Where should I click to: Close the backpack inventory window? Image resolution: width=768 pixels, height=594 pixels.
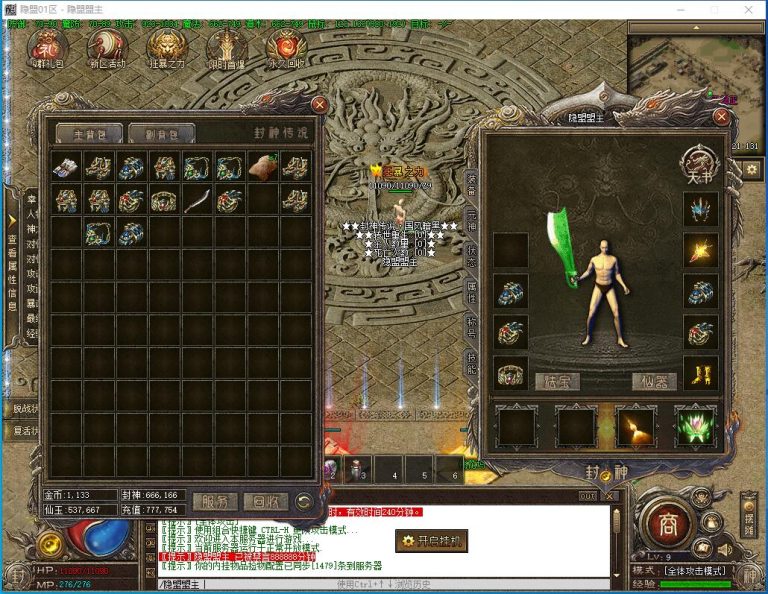(x=319, y=104)
